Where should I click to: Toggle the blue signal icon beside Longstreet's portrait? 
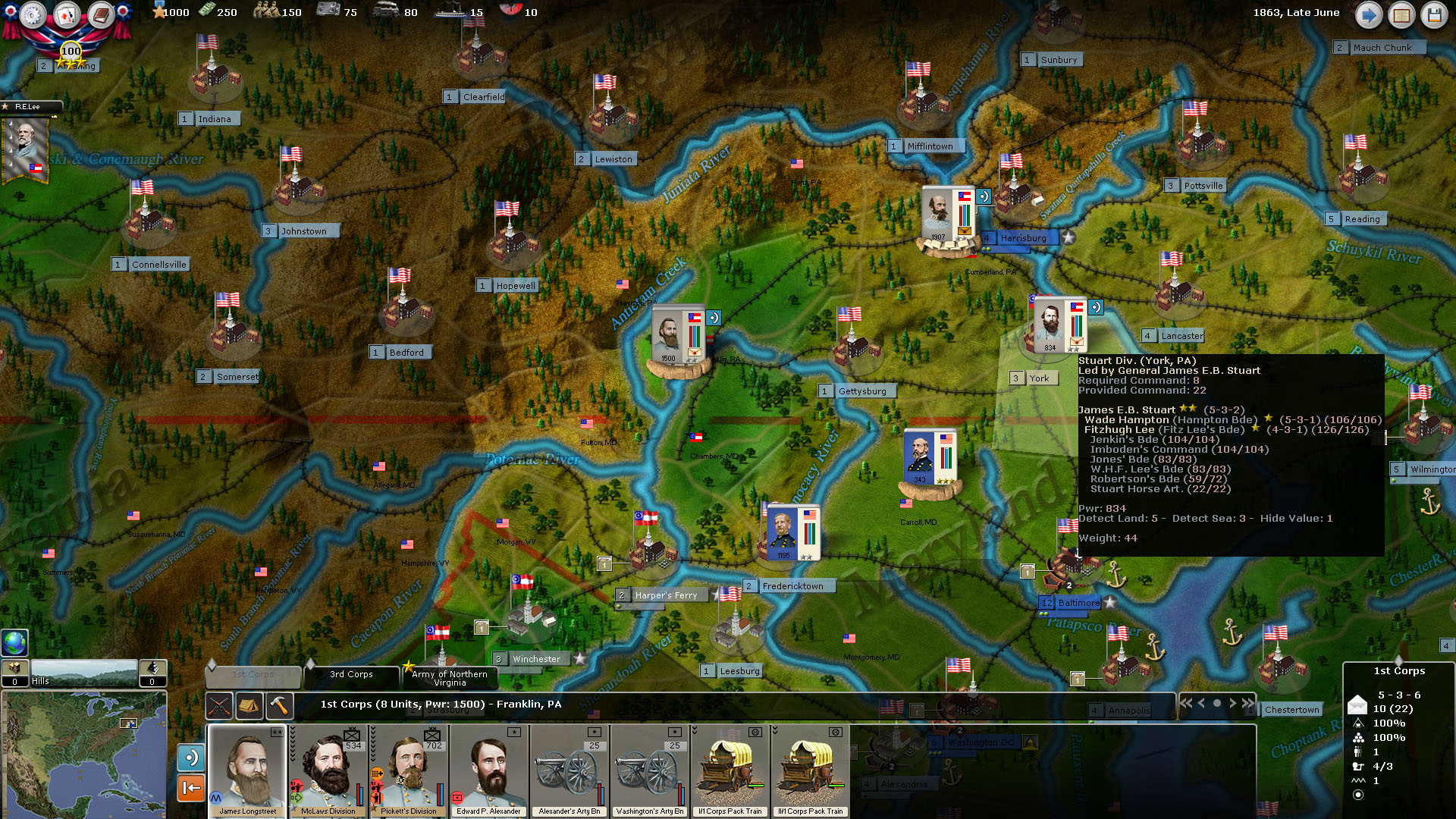pyautogui.click(x=192, y=758)
